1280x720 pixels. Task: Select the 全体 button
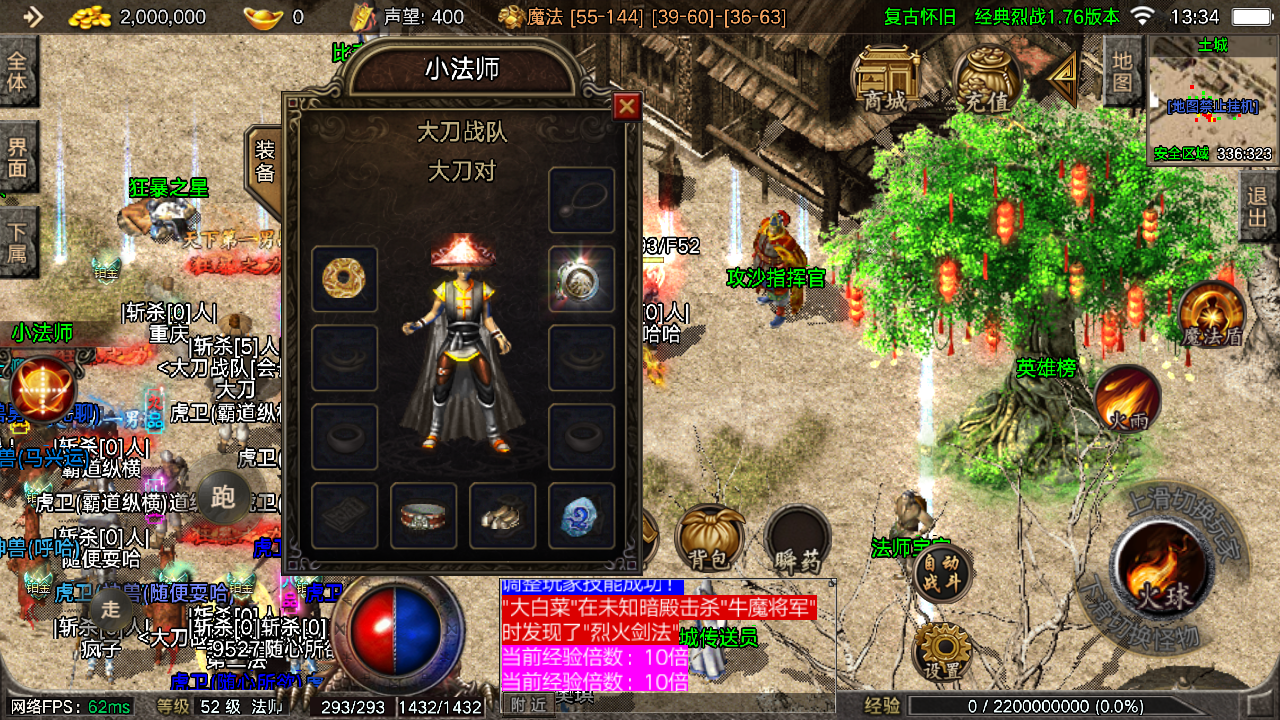click(18, 71)
